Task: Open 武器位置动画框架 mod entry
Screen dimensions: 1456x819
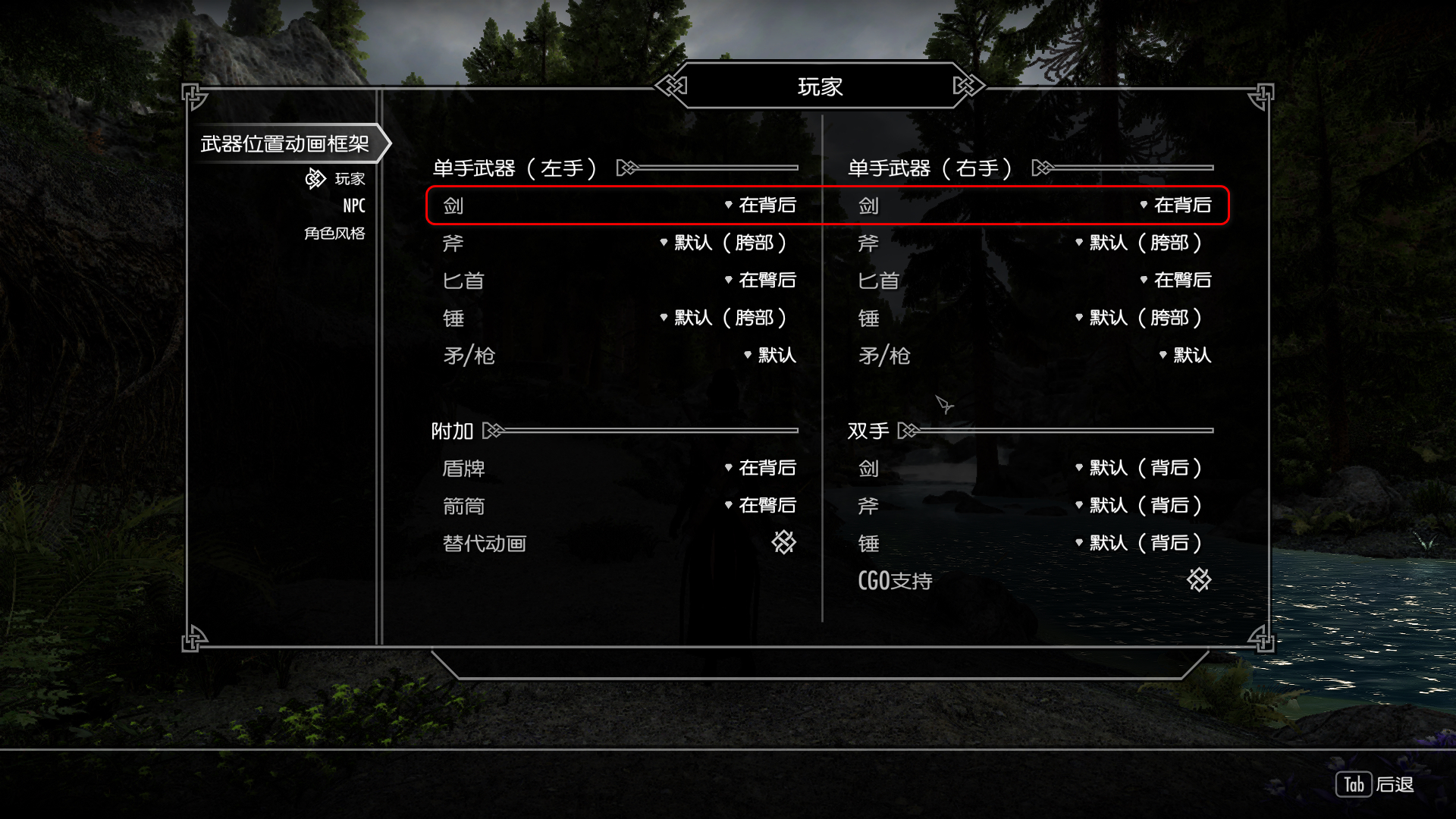Action: coord(285,143)
